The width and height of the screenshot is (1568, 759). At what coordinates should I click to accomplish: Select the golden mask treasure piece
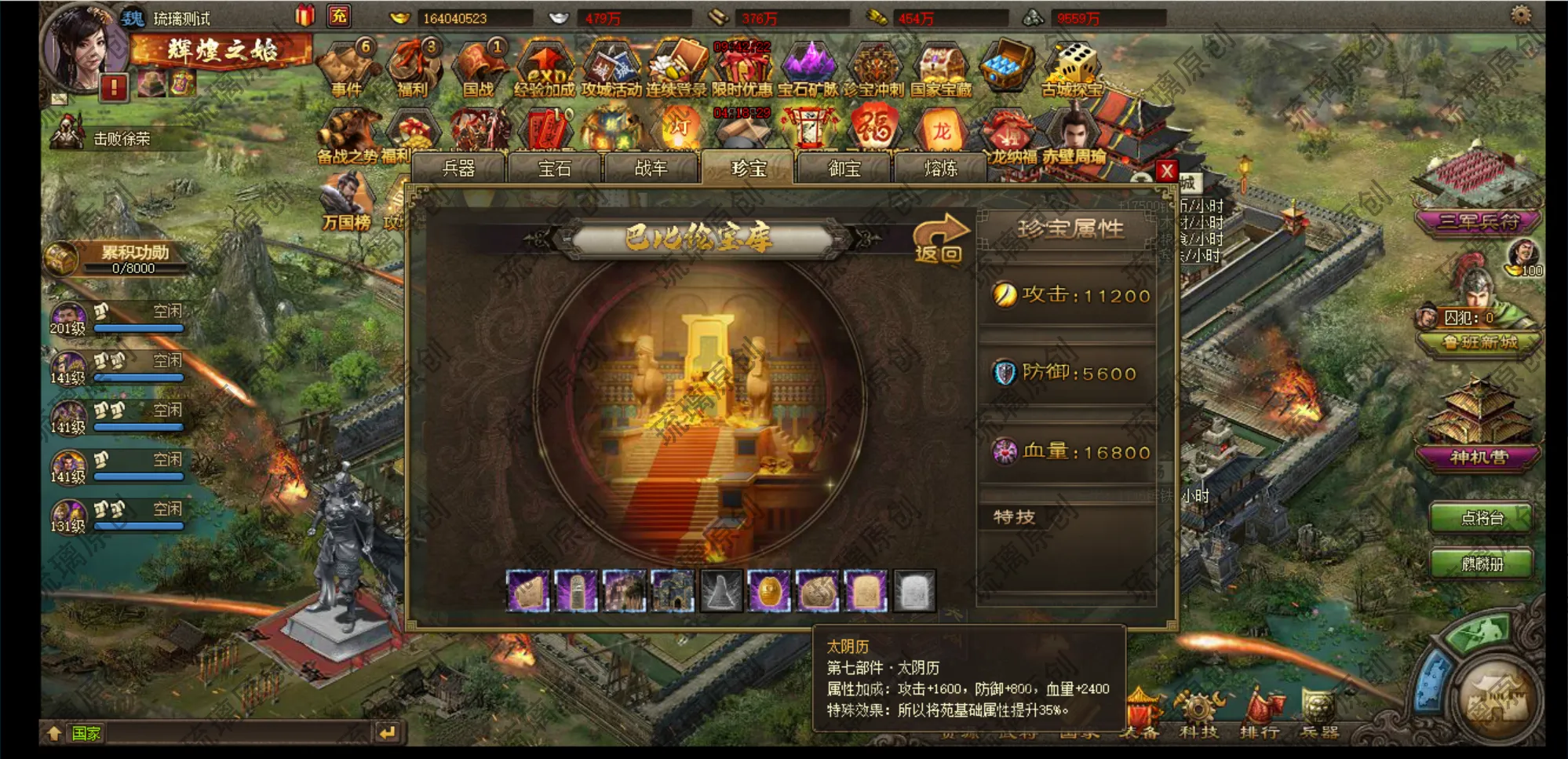point(768,591)
